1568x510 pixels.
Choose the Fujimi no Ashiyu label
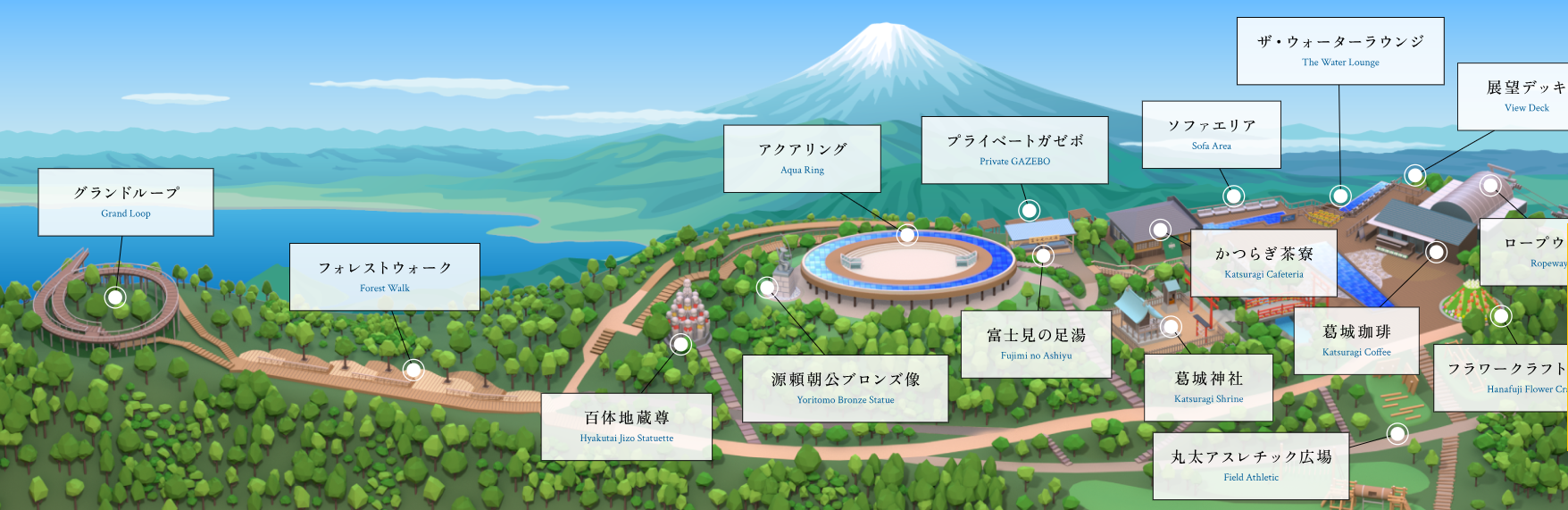[1036, 344]
